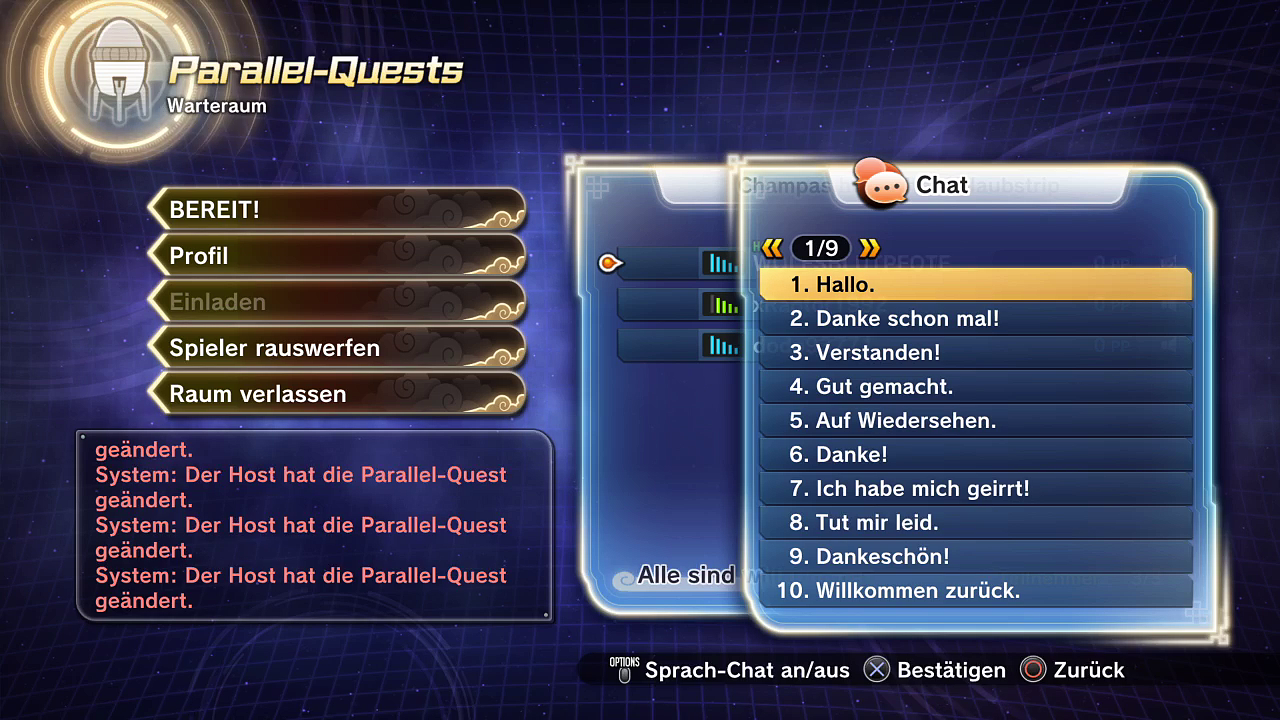Go to next chat page arrow
The width and height of the screenshot is (1280, 720).
coord(869,248)
